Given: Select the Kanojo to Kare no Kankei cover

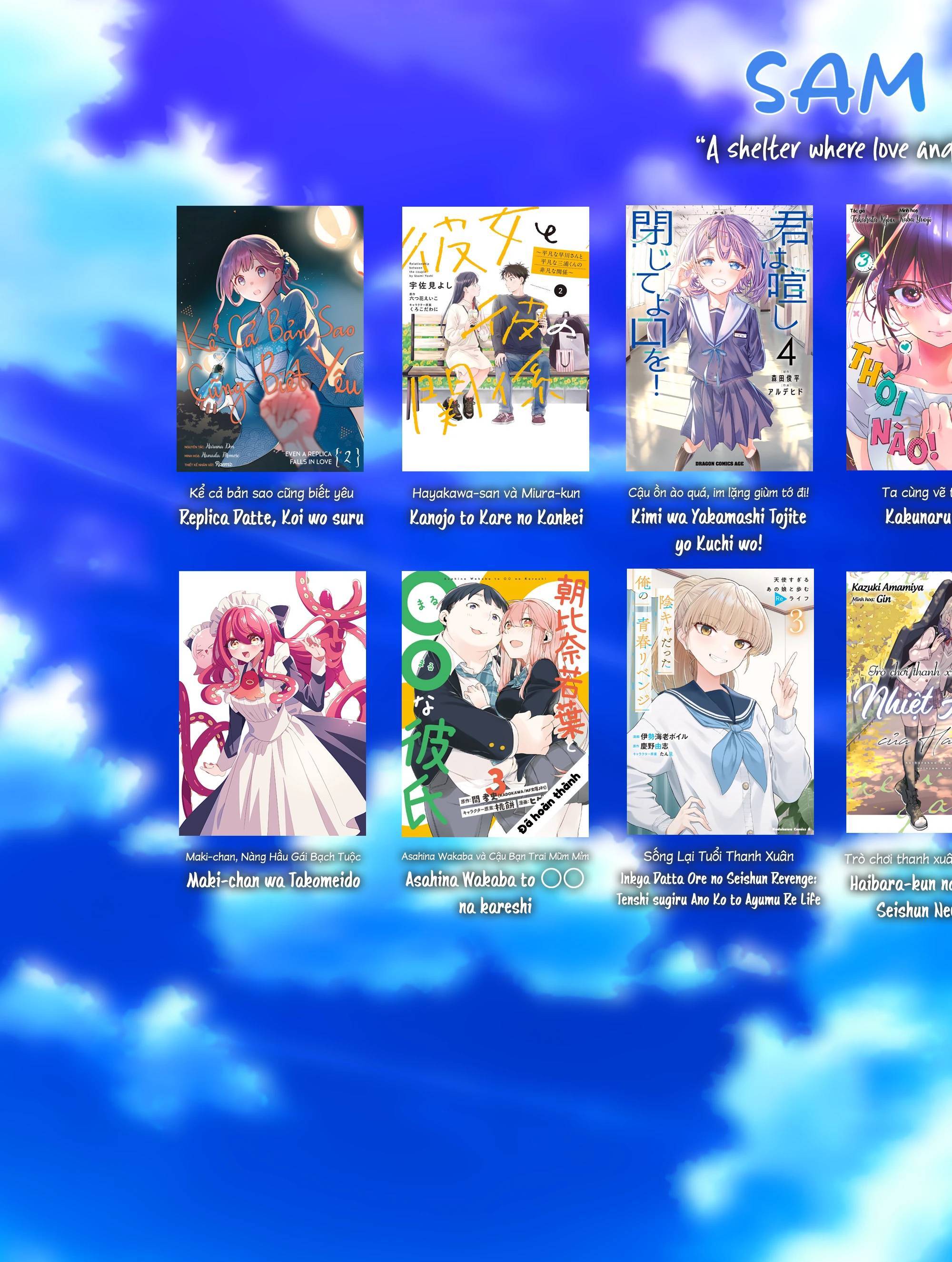Looking at the screenshot, I should coord(495,338).
